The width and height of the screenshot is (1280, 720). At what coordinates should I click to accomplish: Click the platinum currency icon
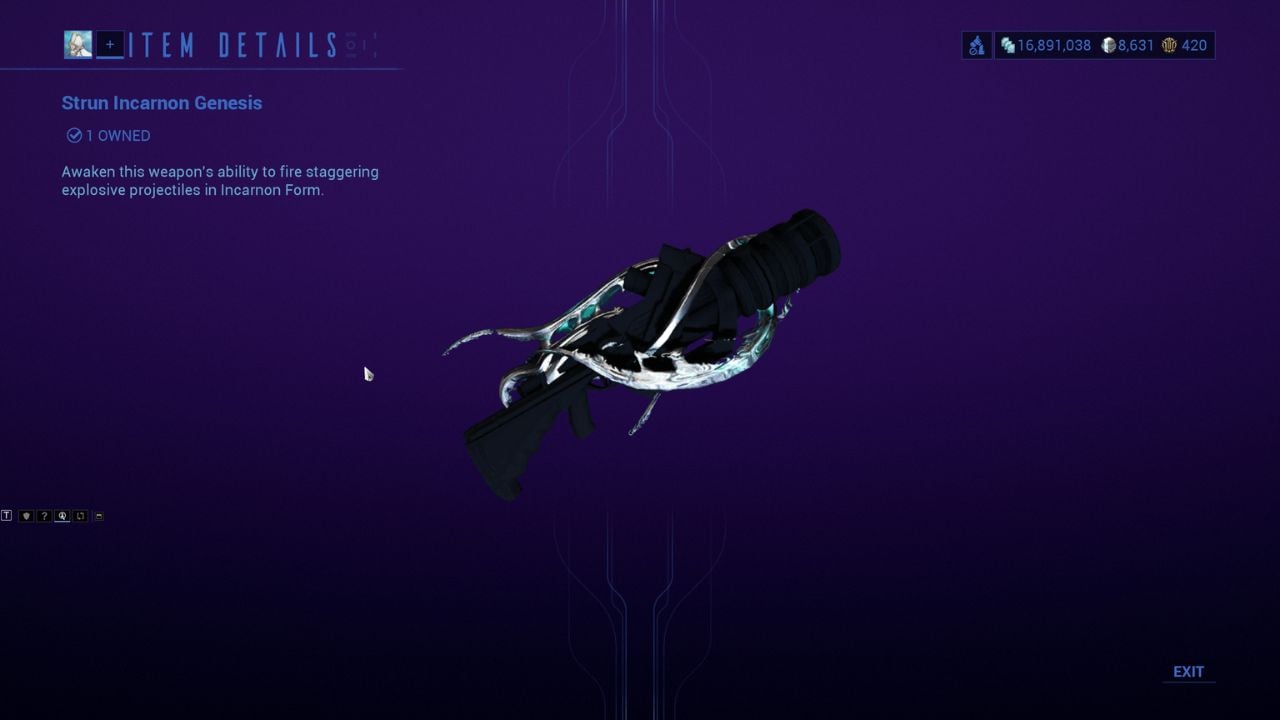click(1109, 45)
